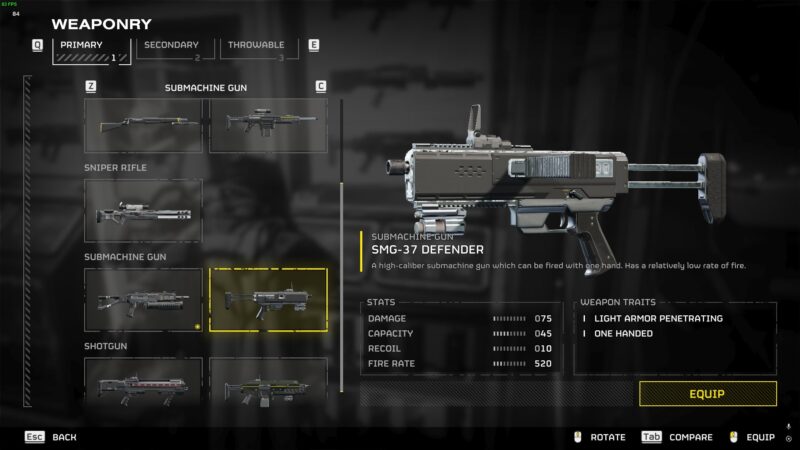Select the highlighted SMG-37 Defender tile
This screenshot has width=800, height=450.
point(267,300)
